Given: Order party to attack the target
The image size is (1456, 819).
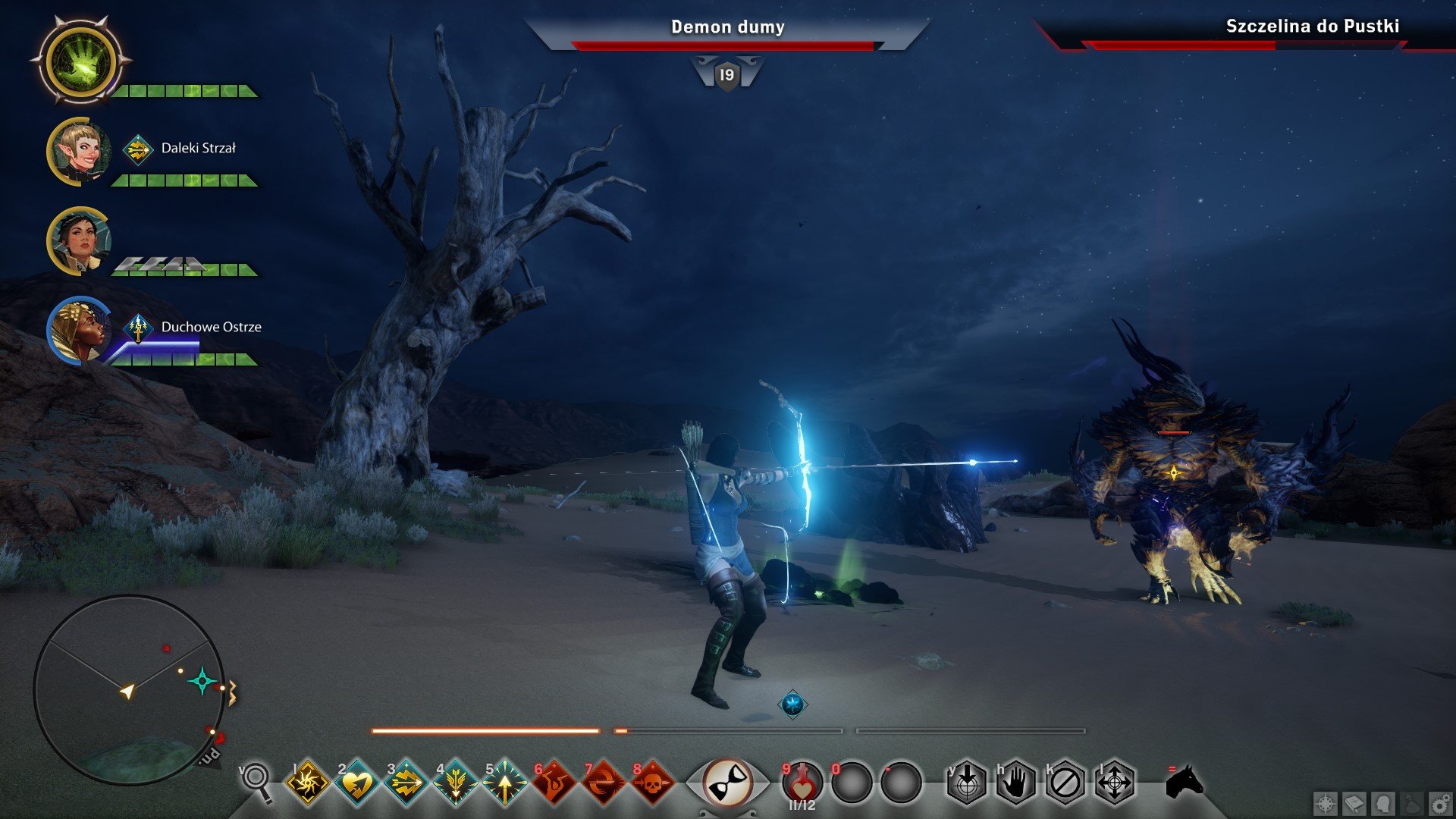Looking at the screenshot, I should 967,782.
